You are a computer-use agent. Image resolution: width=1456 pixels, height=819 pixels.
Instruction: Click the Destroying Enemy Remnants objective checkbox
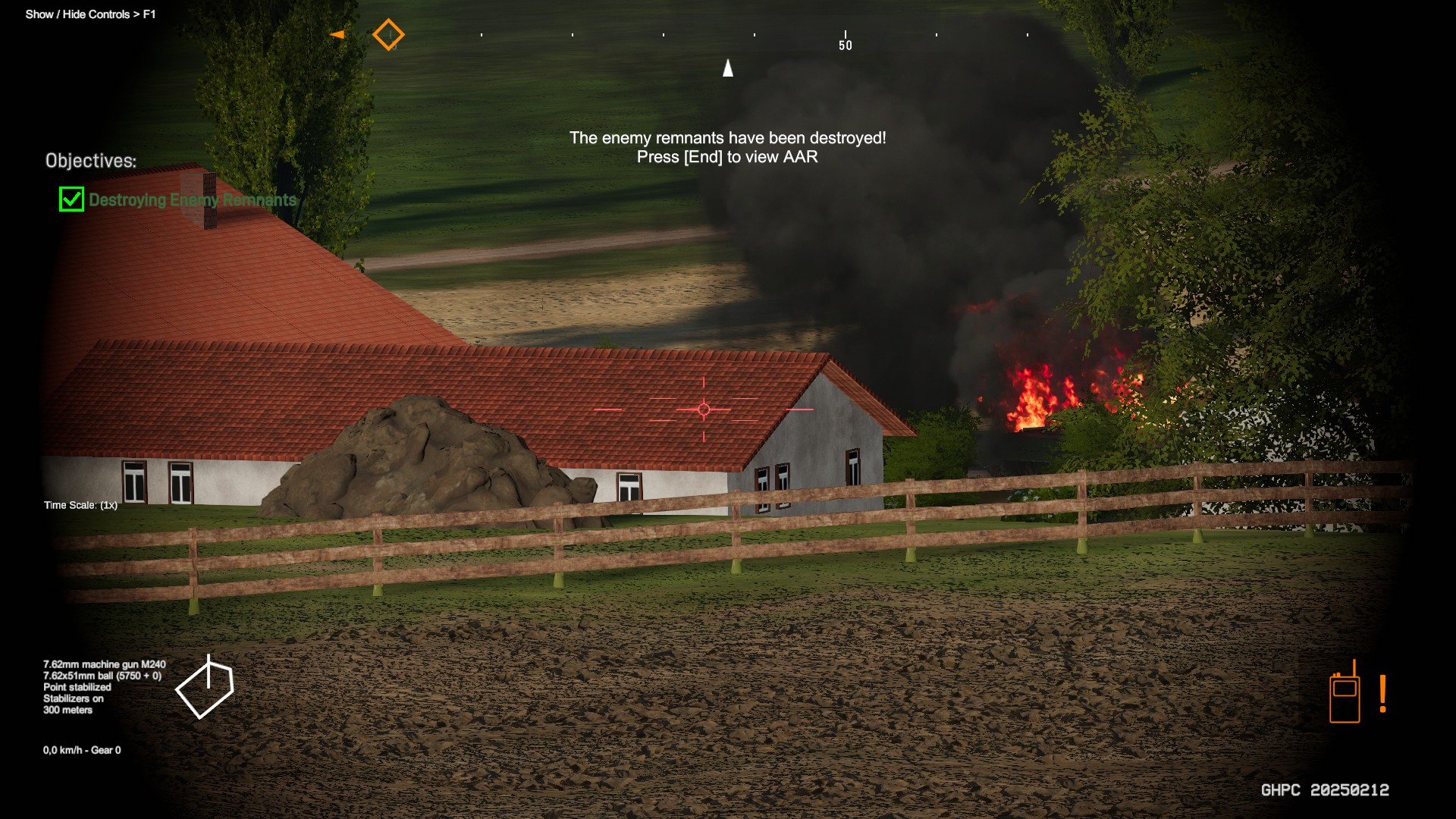[71, 199]
